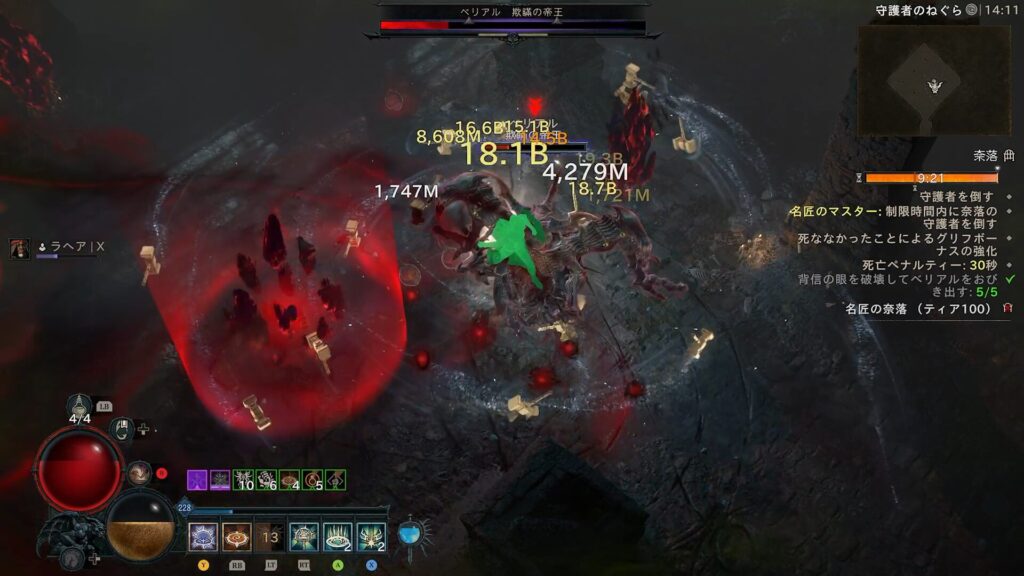Click the 守護者を倒す objective line

956,197
